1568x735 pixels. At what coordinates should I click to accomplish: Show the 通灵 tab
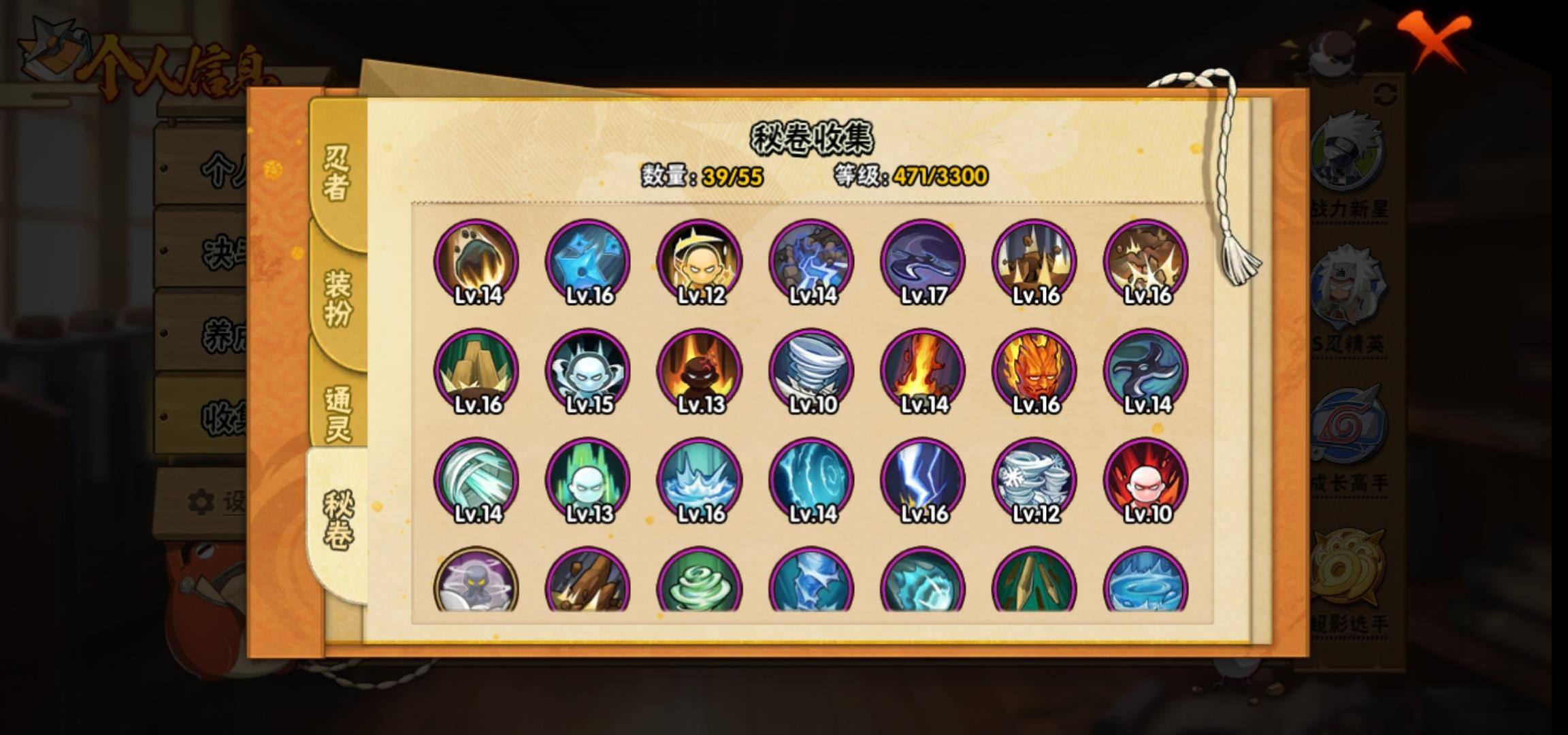point(338,413)
